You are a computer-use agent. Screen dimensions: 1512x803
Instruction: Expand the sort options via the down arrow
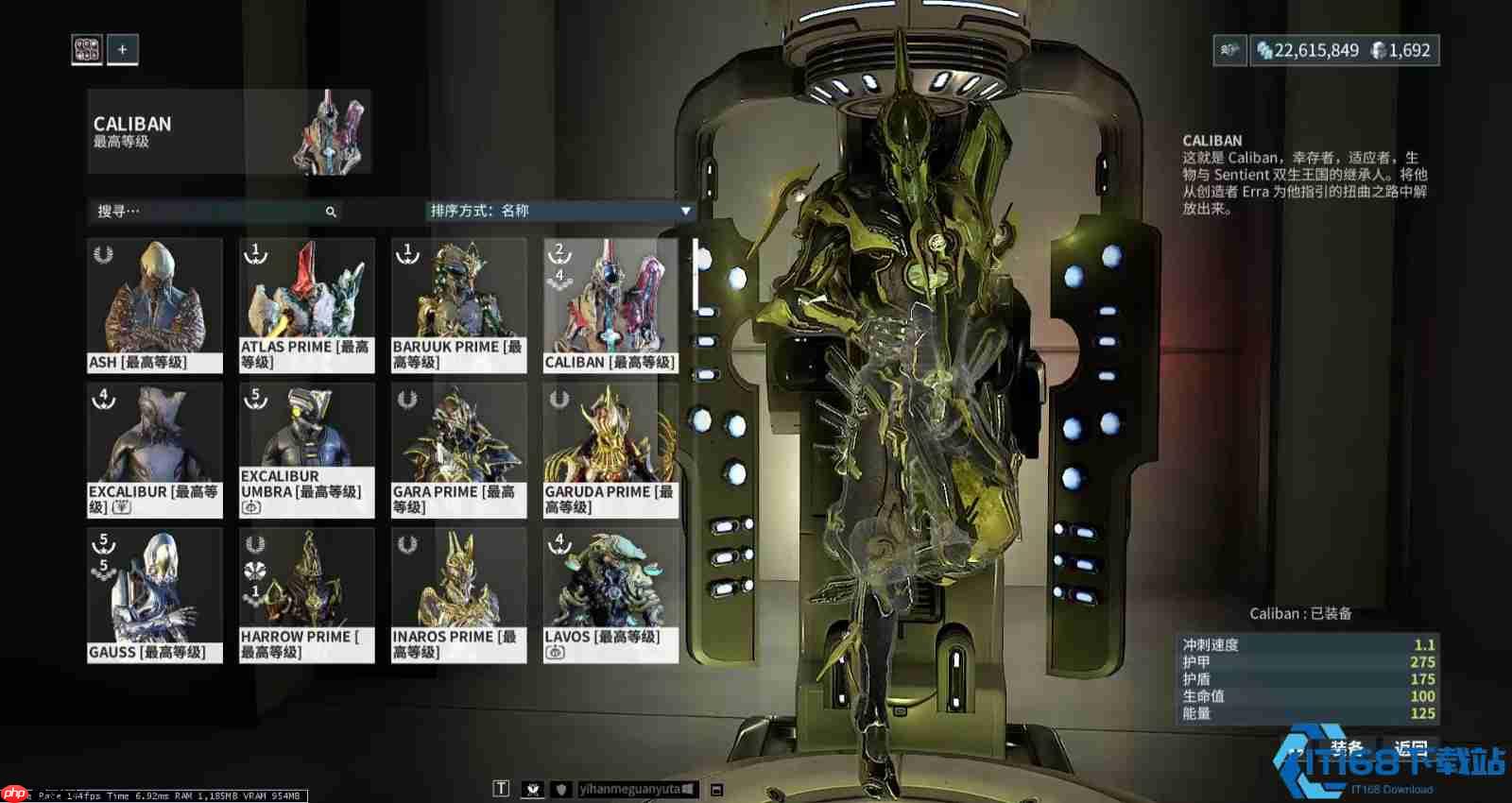coord(686,212)
